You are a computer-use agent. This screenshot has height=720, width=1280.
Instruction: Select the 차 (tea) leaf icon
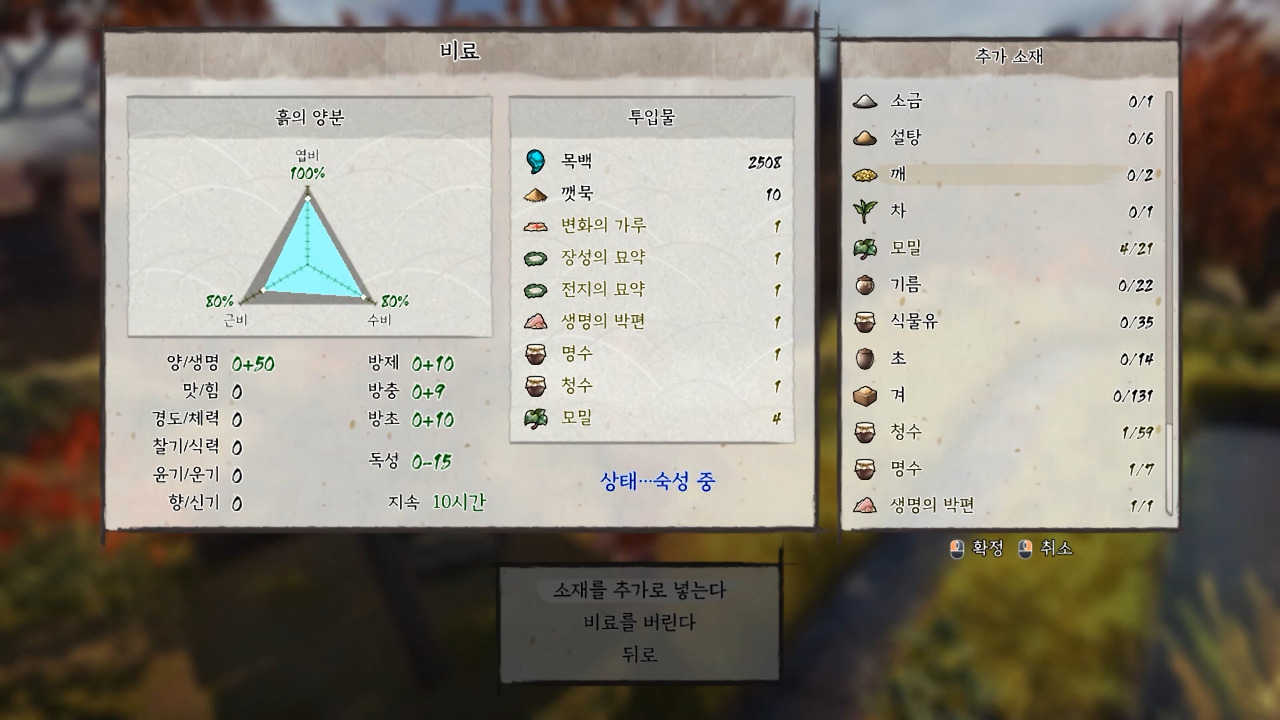(x=868, y=211)
